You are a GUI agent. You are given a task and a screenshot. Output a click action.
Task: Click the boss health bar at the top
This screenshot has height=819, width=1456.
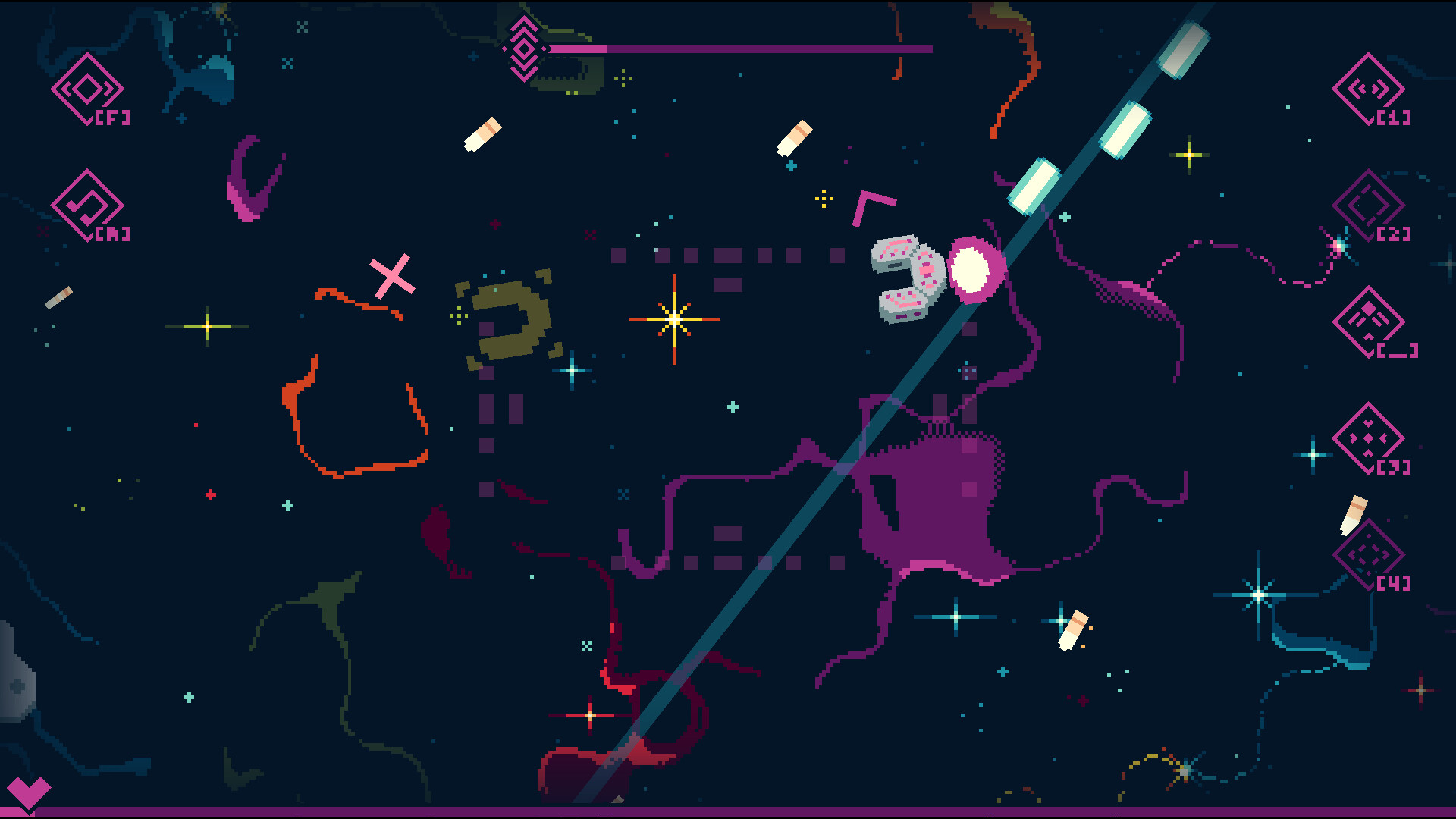point(739,49)
